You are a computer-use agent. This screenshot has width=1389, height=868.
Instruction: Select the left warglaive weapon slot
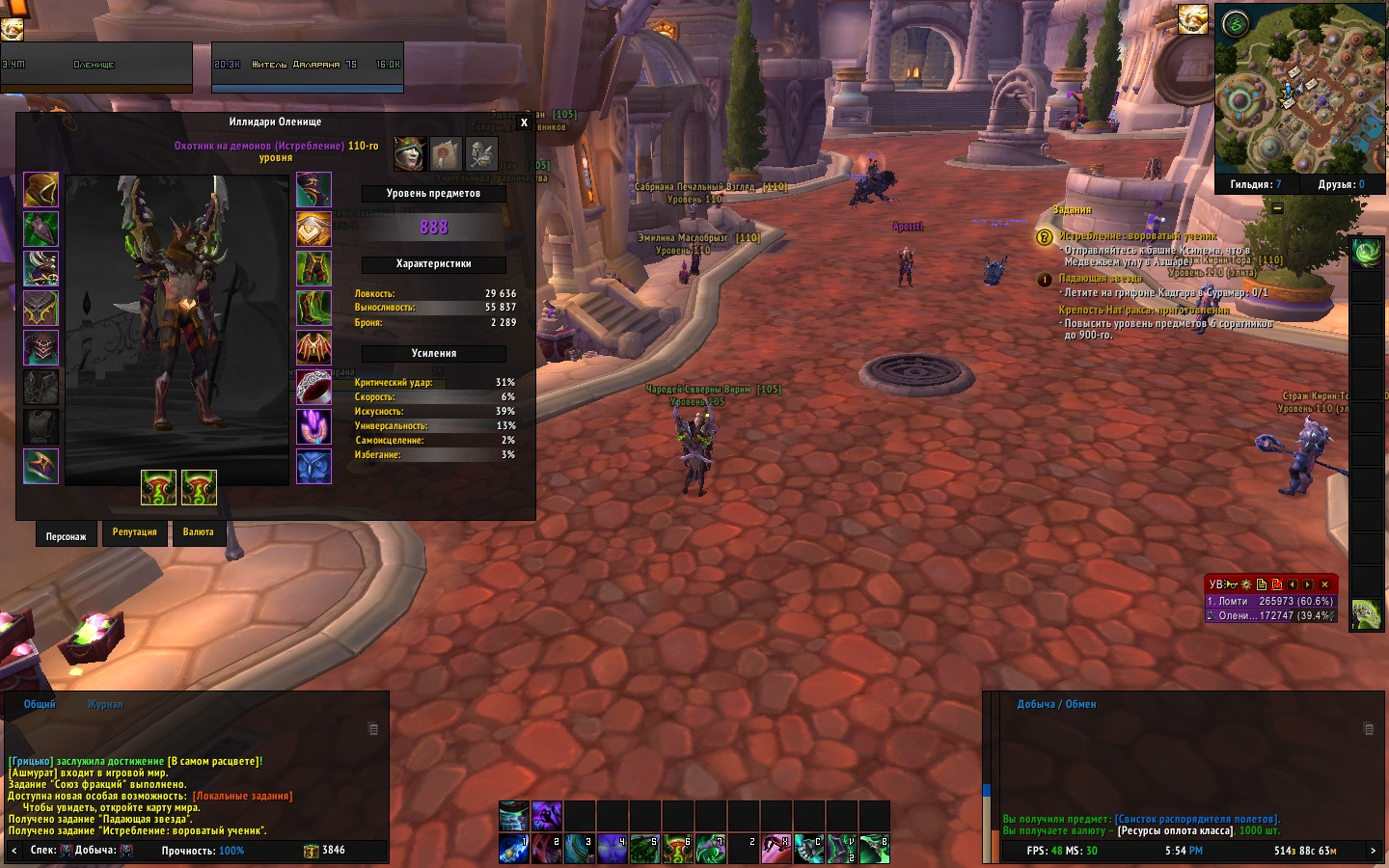pos(159,488)
